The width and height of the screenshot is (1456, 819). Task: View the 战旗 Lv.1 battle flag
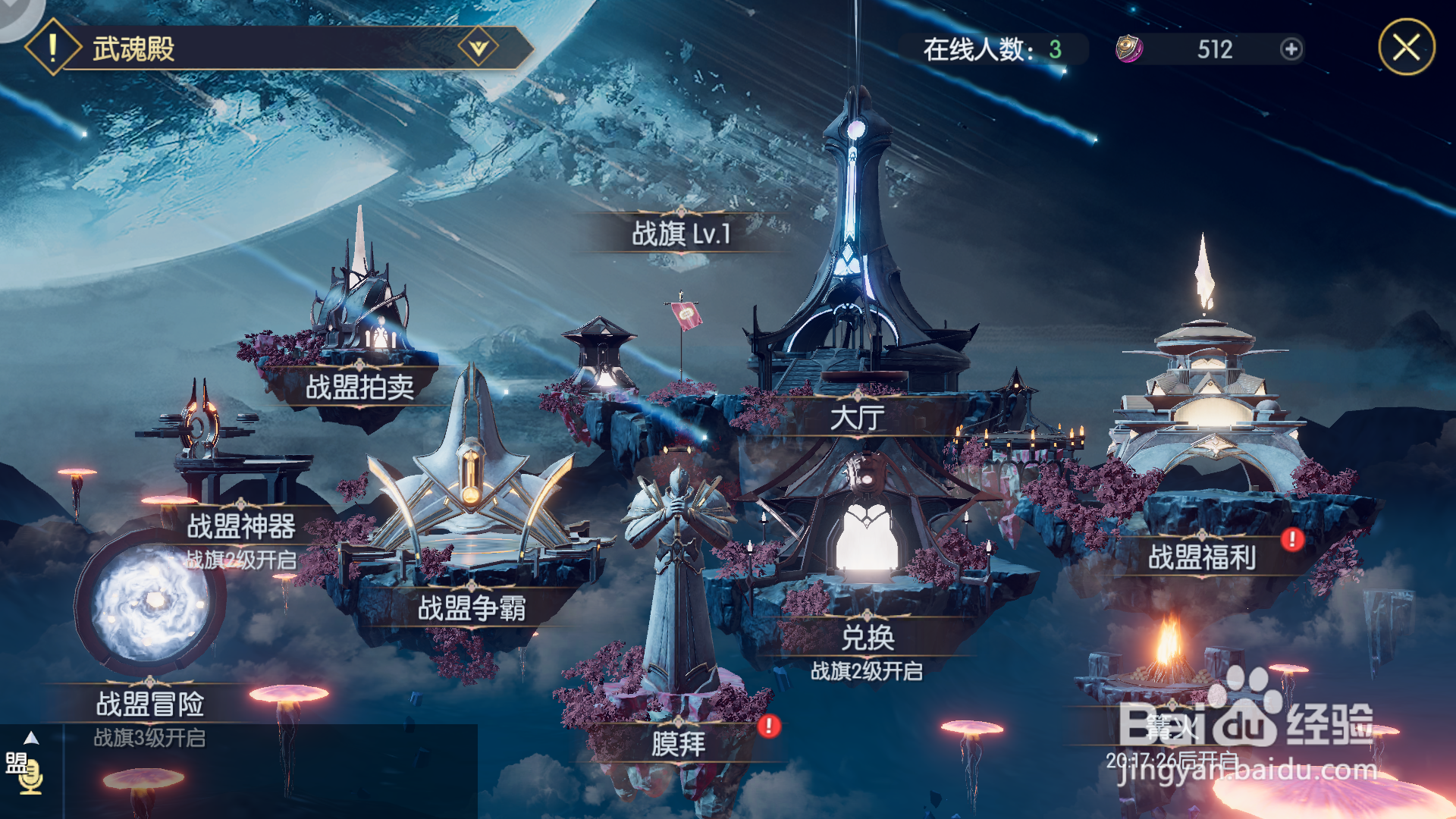[680, 234]
